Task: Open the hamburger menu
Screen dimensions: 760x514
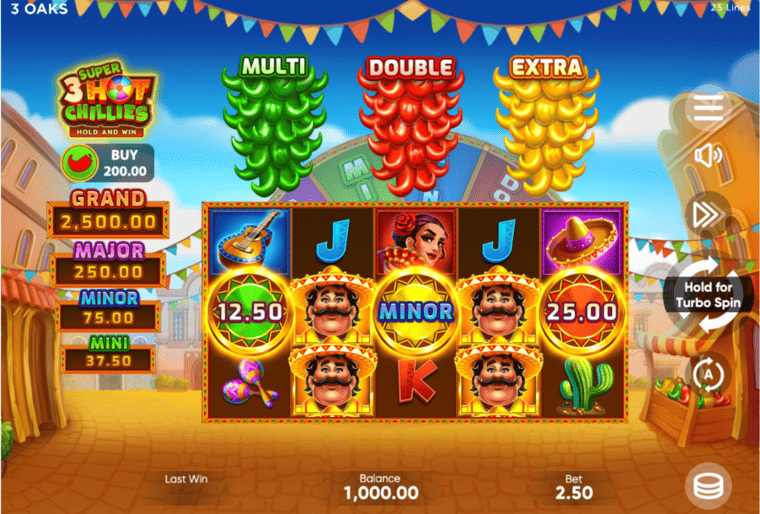Action: tap(708, 108)
